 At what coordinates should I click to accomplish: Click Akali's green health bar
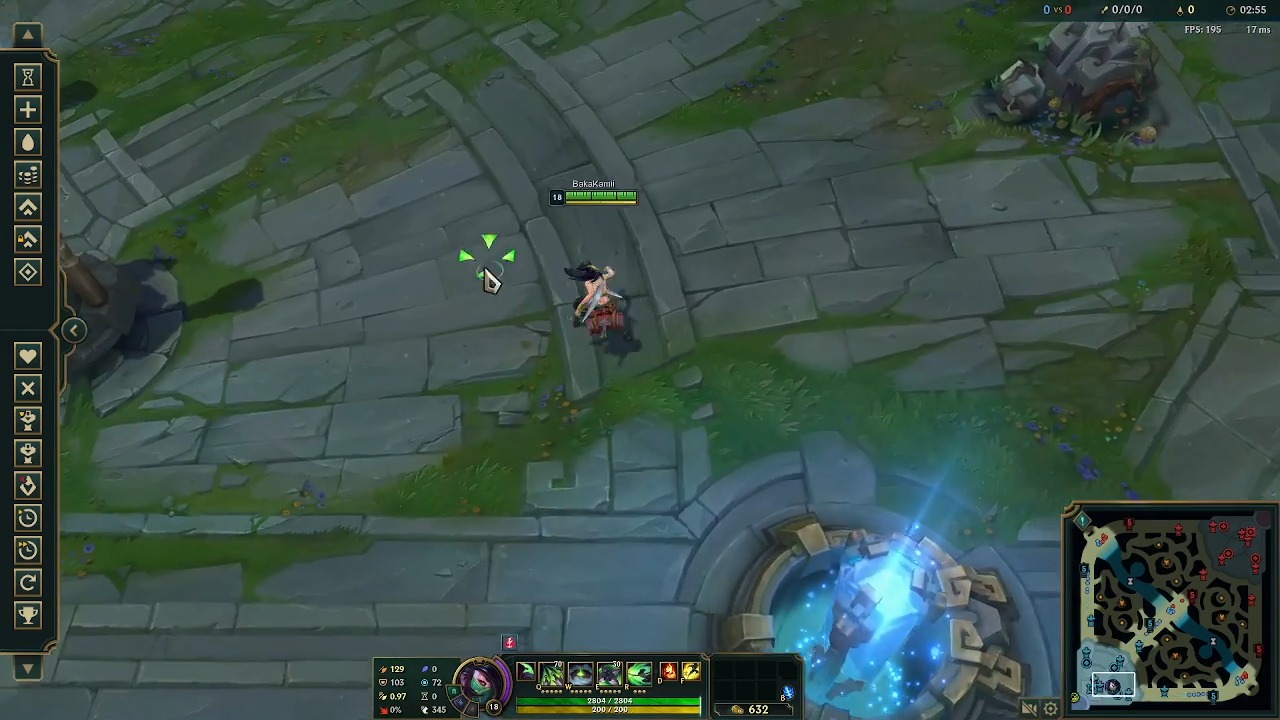pyautogui.click(x=608, y=700)
